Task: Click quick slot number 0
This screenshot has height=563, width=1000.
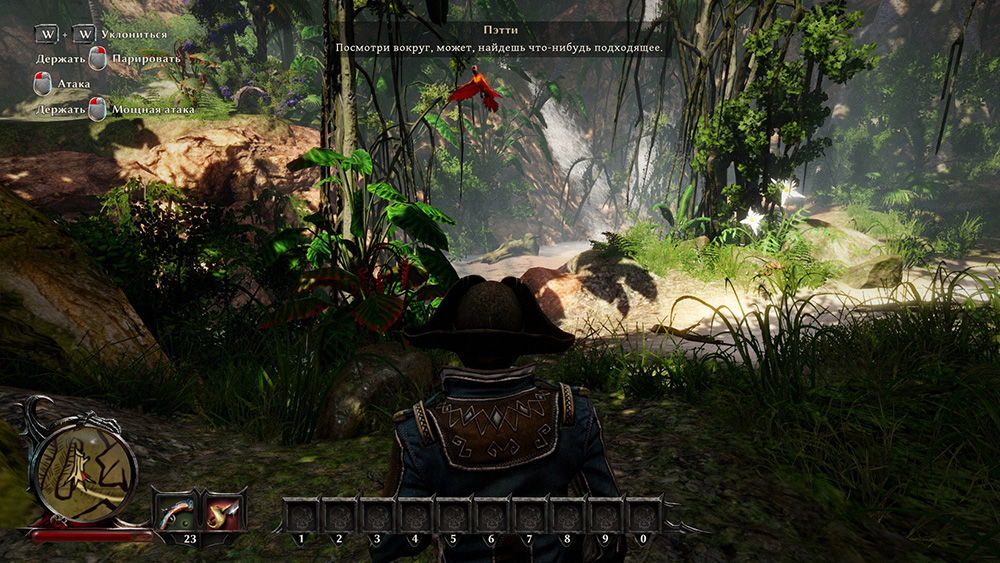Action: pyautogui.click(x=643, y=515)
